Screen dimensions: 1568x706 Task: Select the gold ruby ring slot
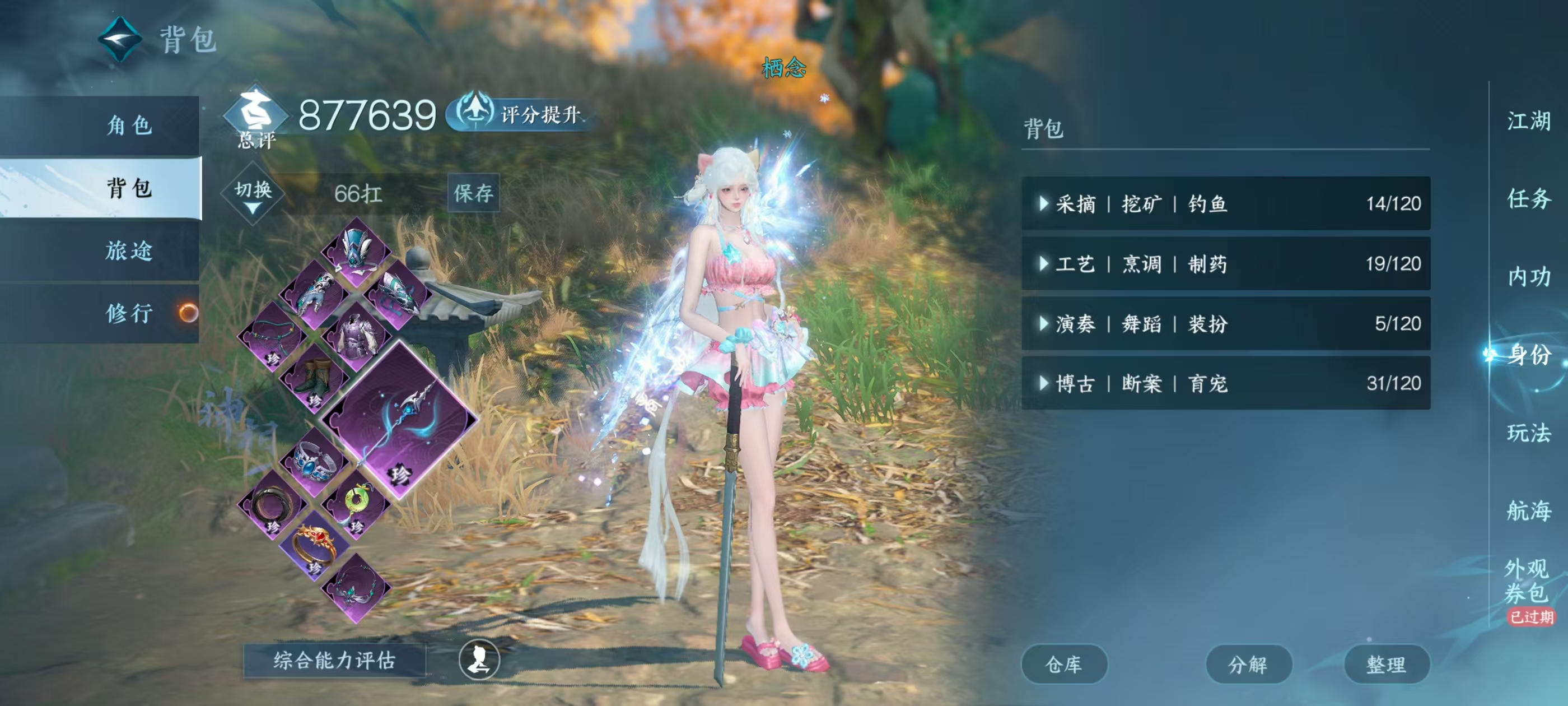(314, 546)
